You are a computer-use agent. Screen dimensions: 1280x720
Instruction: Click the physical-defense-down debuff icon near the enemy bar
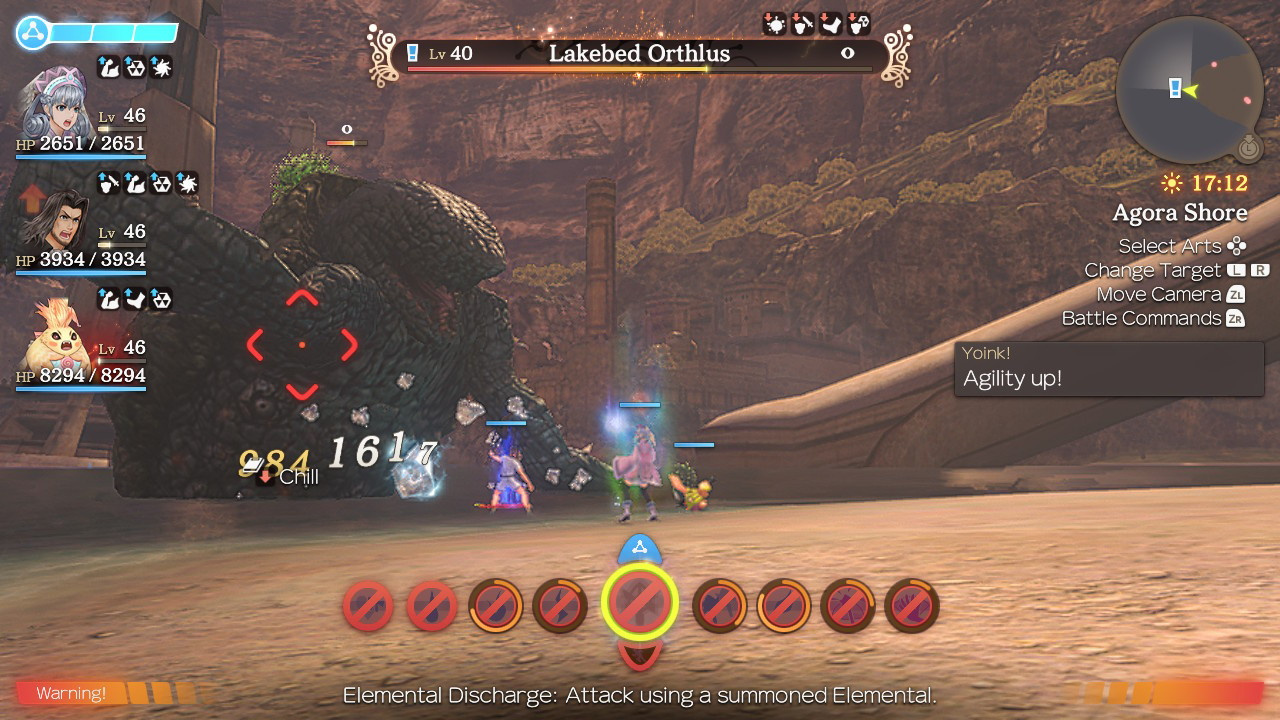(x=800, y=22)
